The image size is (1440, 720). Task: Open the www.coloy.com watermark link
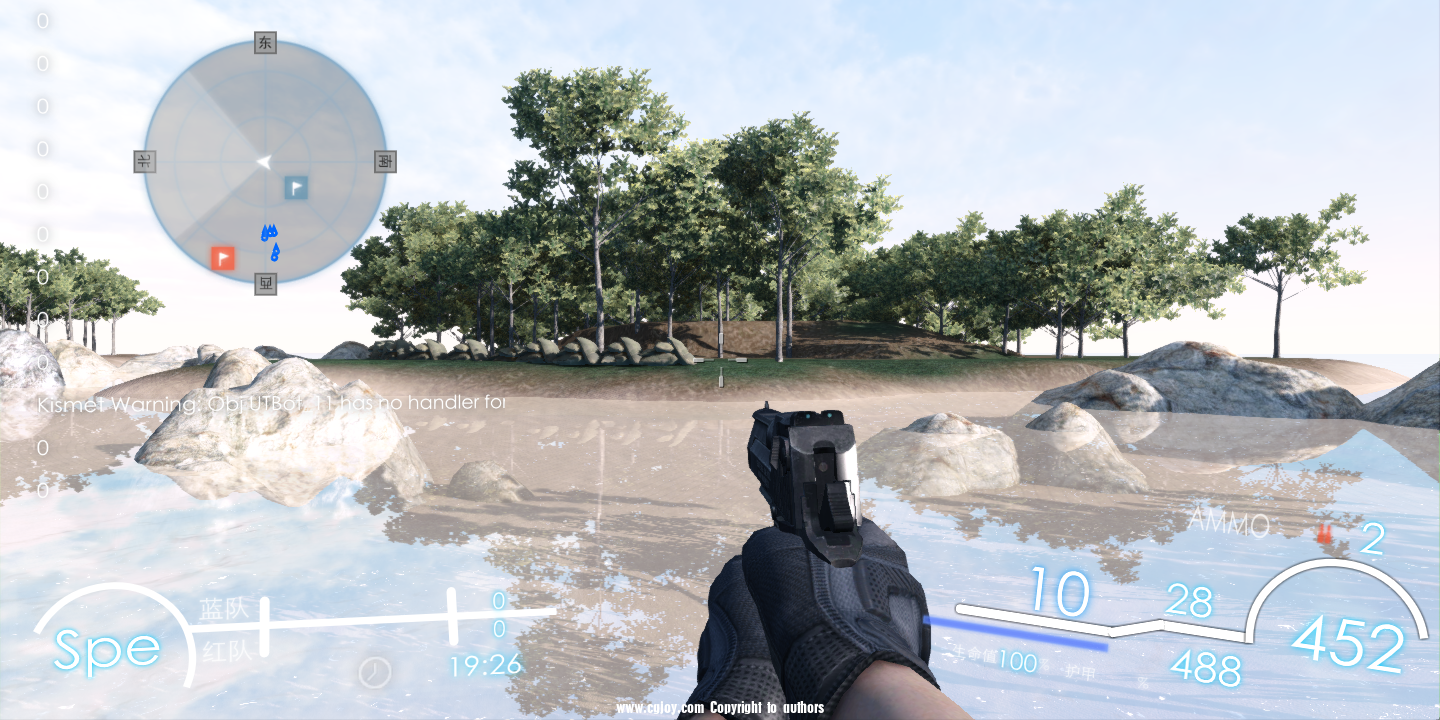(660, 708)
